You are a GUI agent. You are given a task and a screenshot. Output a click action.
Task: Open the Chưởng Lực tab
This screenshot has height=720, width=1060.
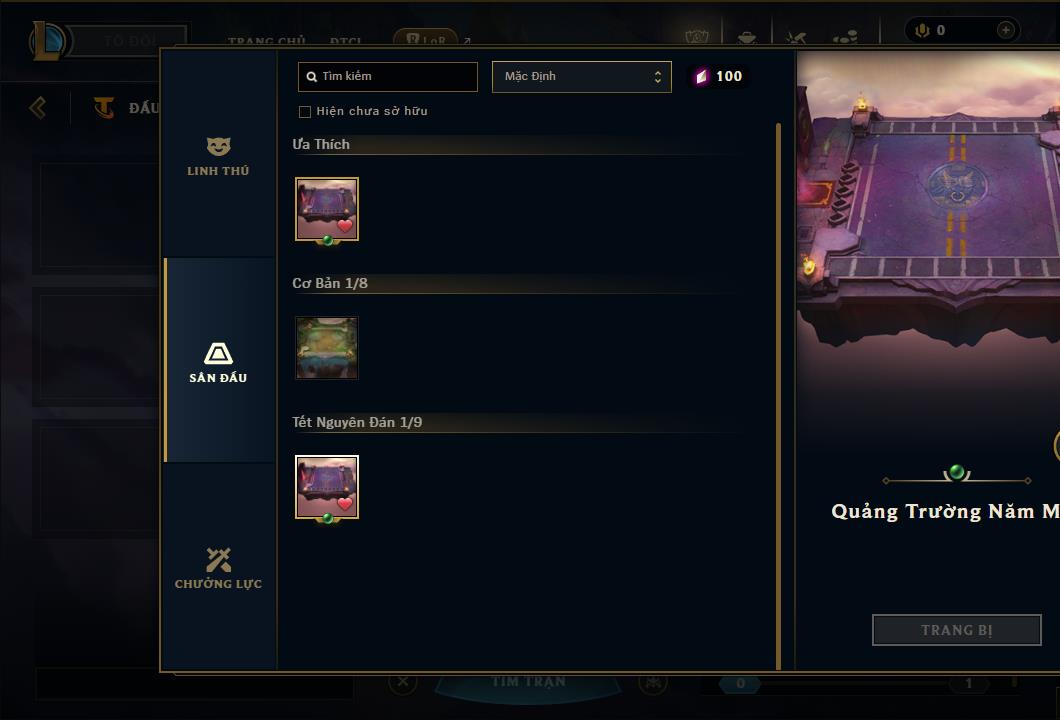218,568
